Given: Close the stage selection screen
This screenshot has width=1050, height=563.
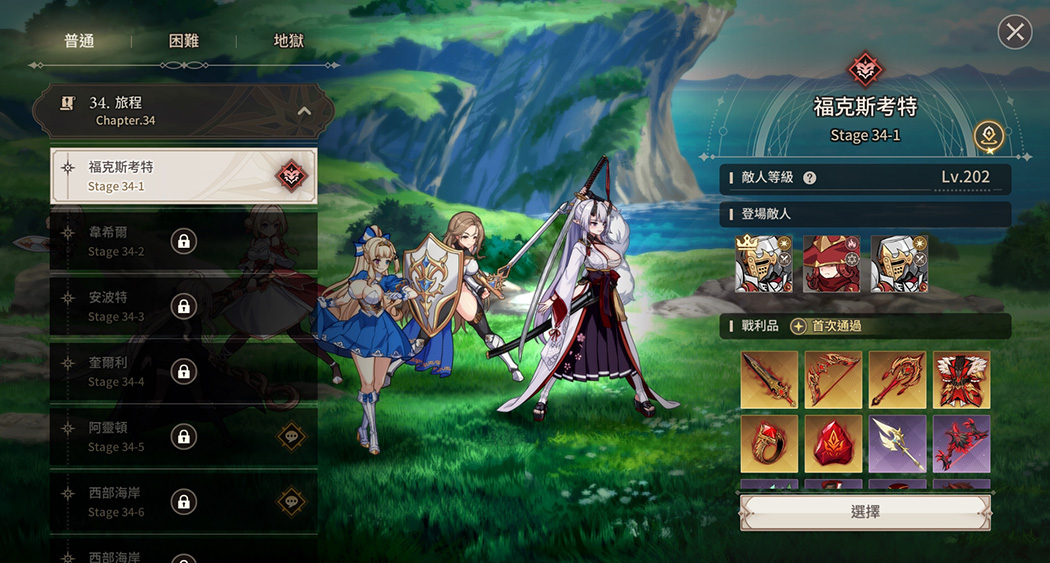Looking at the screenshot, I should [x=1015, y=33].
